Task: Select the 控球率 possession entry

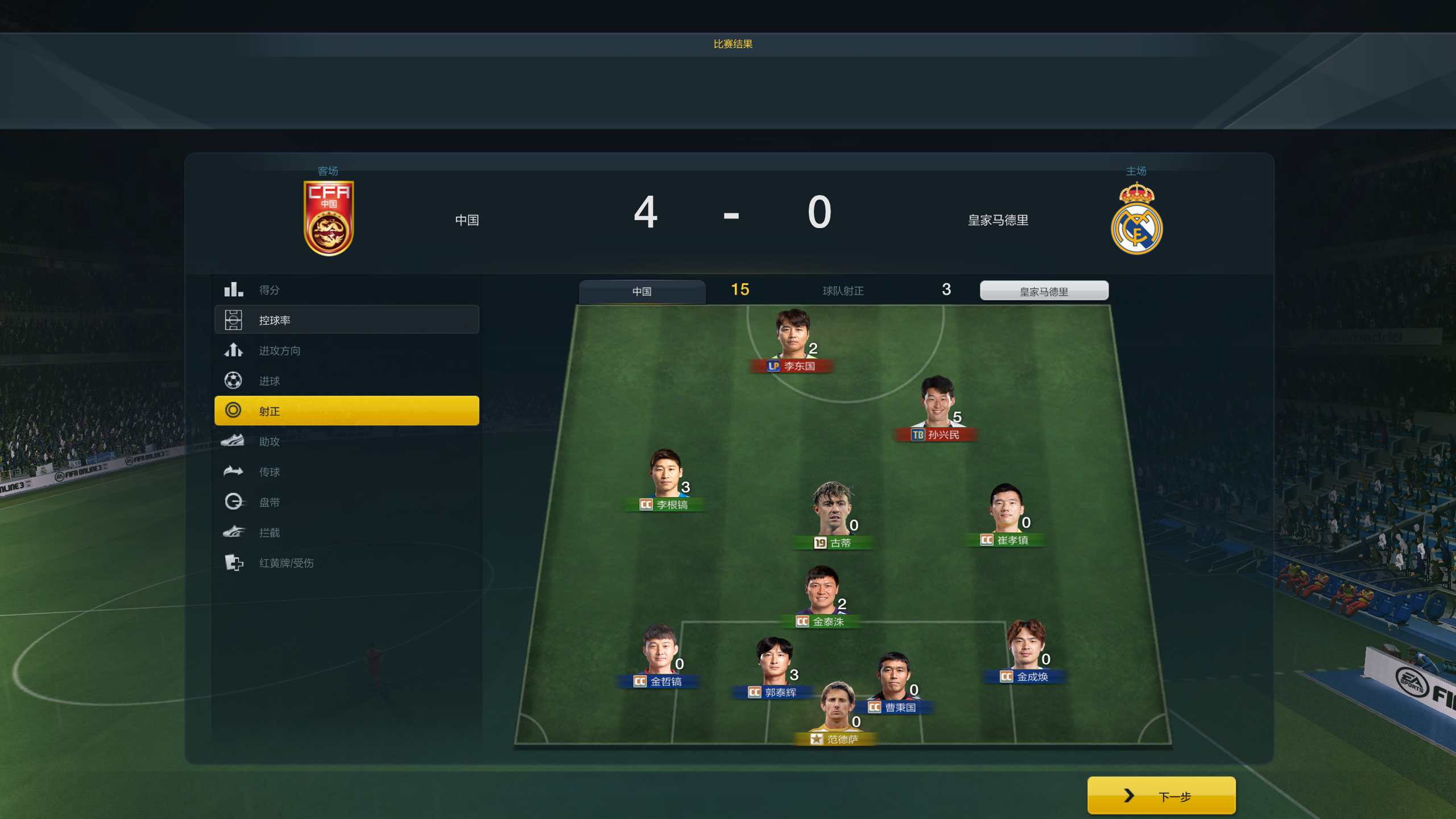Action: point(346,320)
